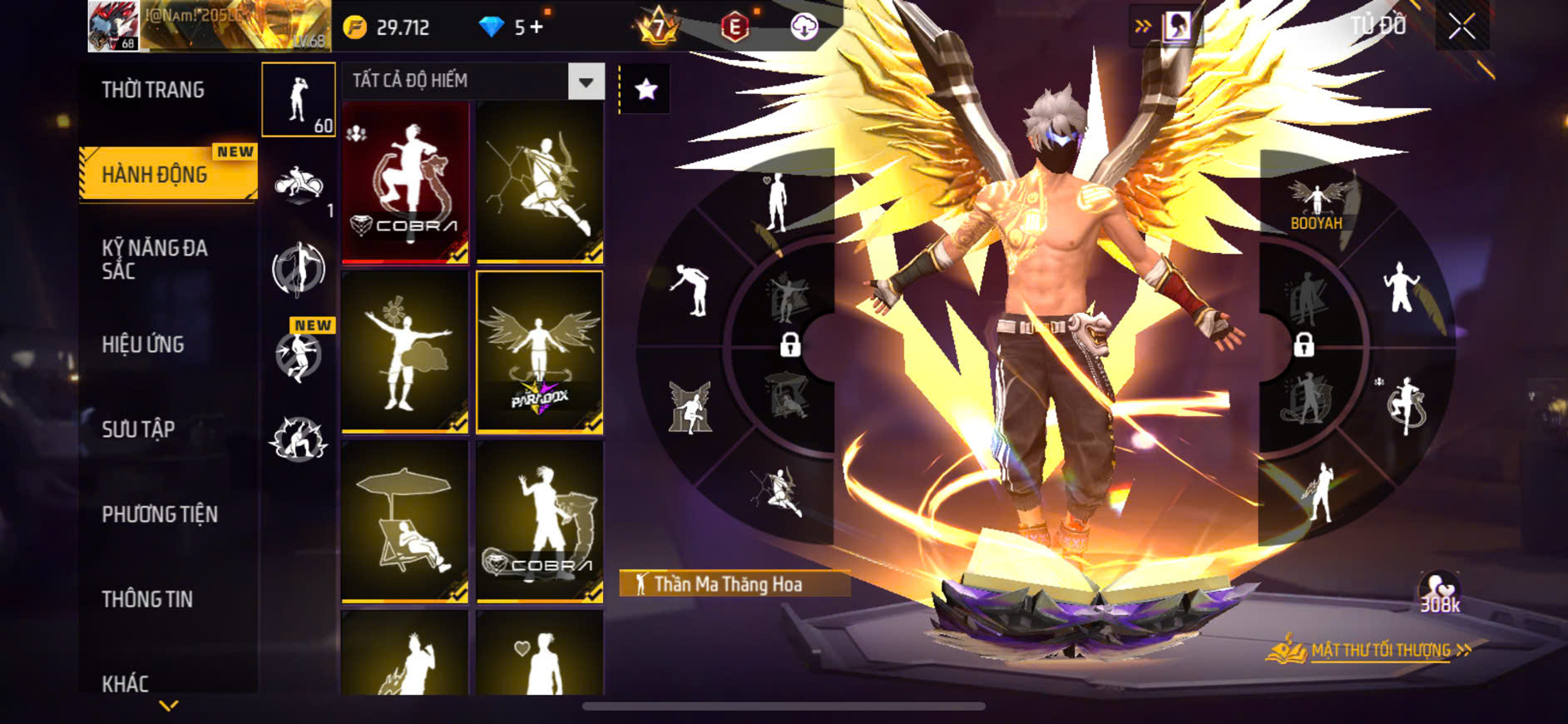Open the Thời Trang category

(x=153, y=90)
